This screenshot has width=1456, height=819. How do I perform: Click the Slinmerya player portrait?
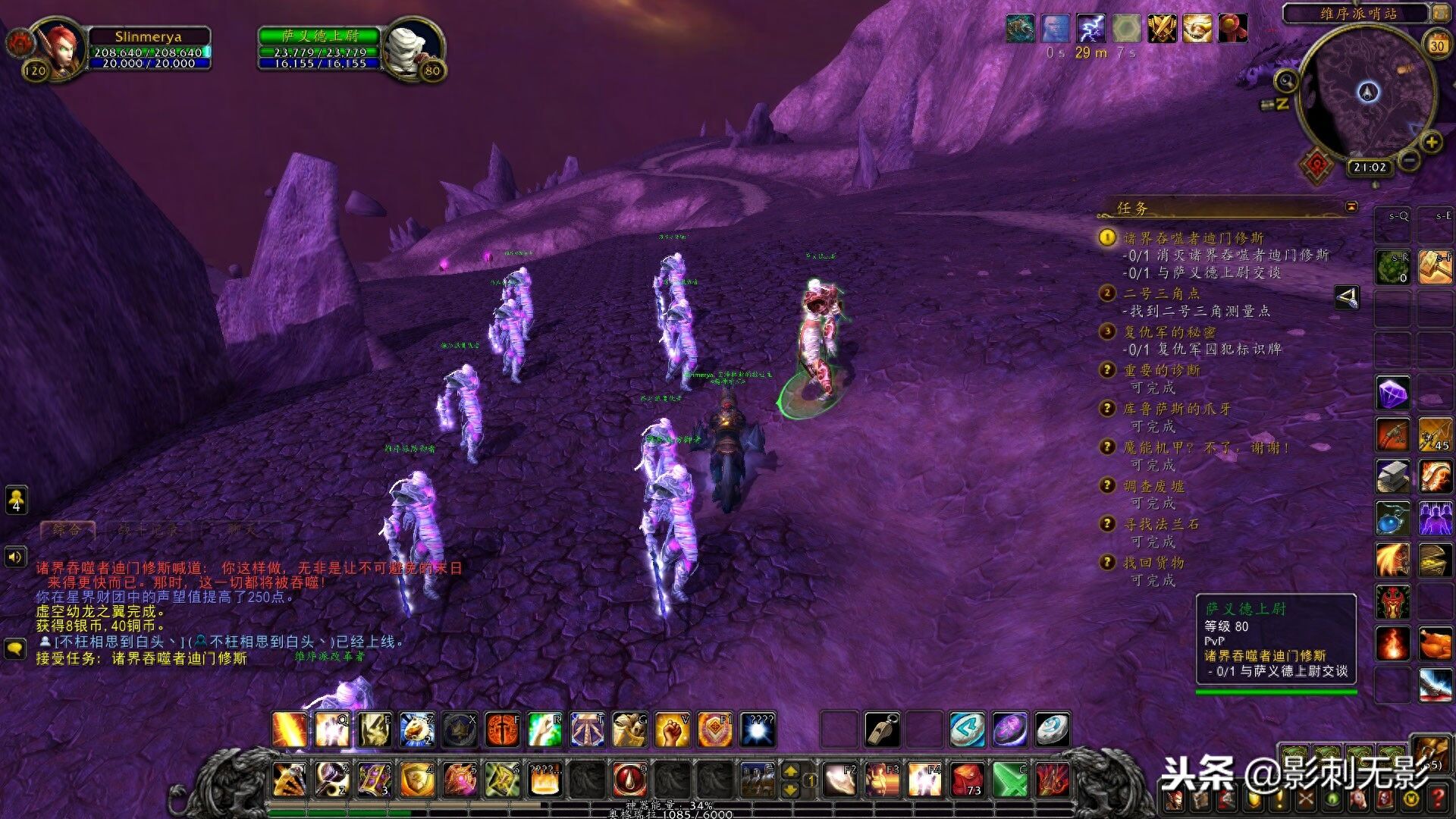[57, 48]
